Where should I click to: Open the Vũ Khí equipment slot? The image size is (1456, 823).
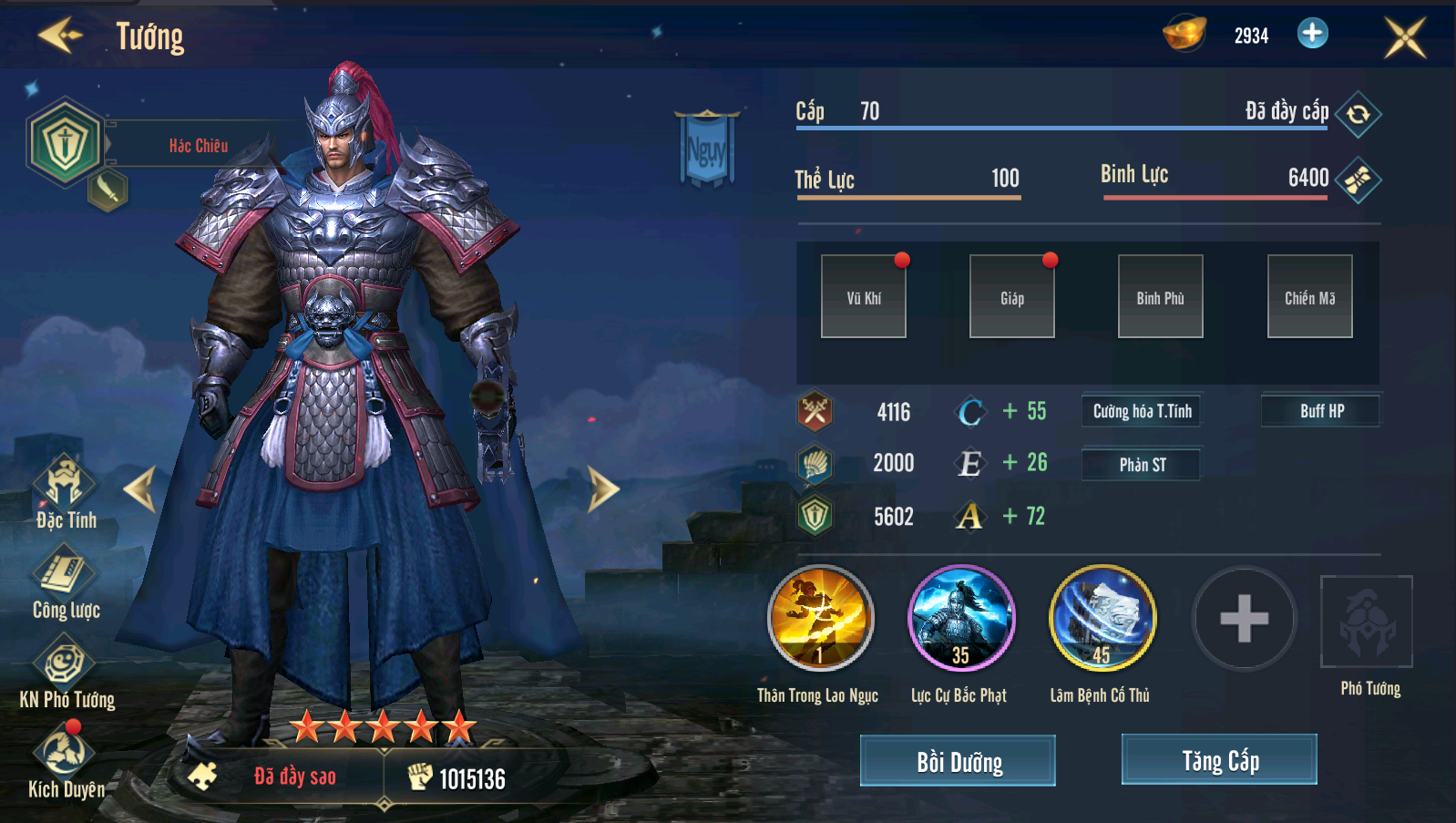pos(864,296)
